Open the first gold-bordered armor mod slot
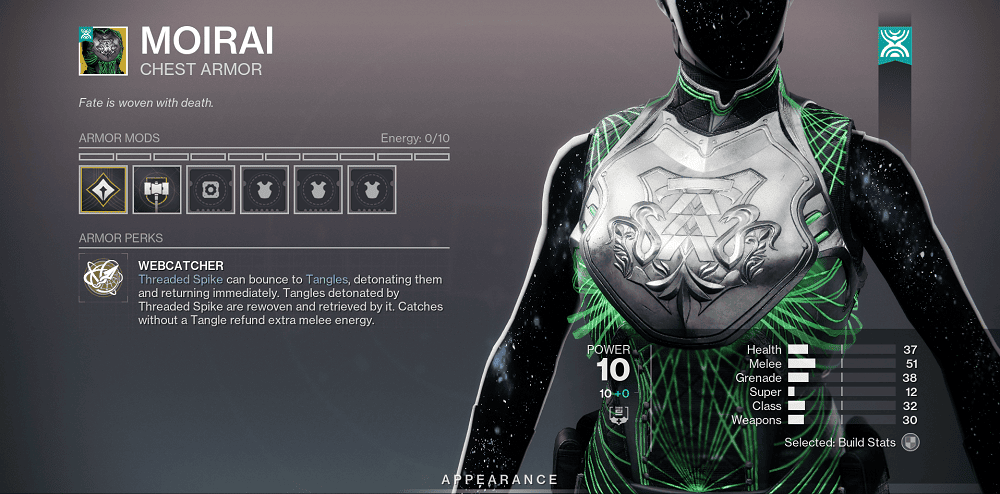This screenshot has height=494, width=1000. [103, 190]
